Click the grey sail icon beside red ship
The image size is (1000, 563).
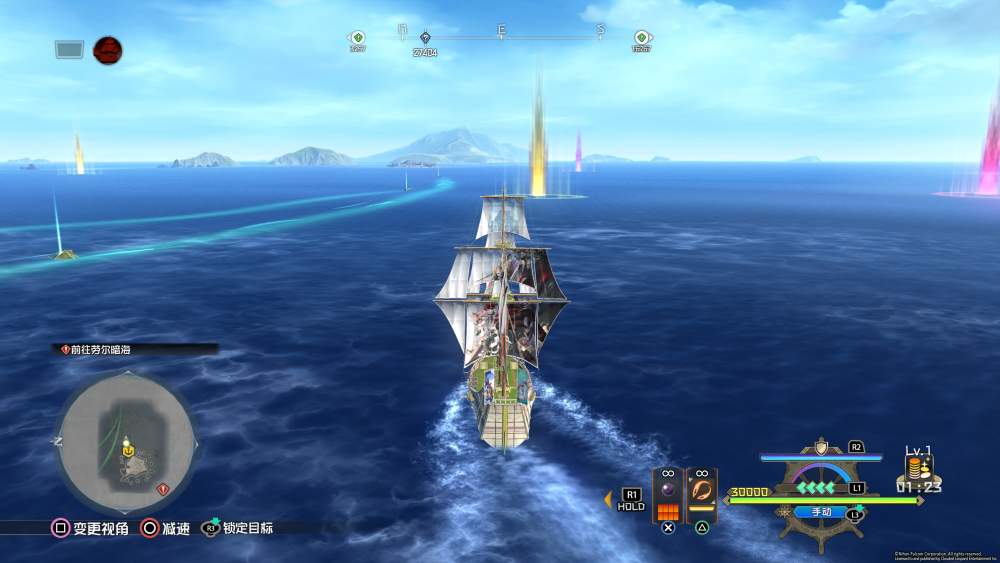(x=69, y=48)
